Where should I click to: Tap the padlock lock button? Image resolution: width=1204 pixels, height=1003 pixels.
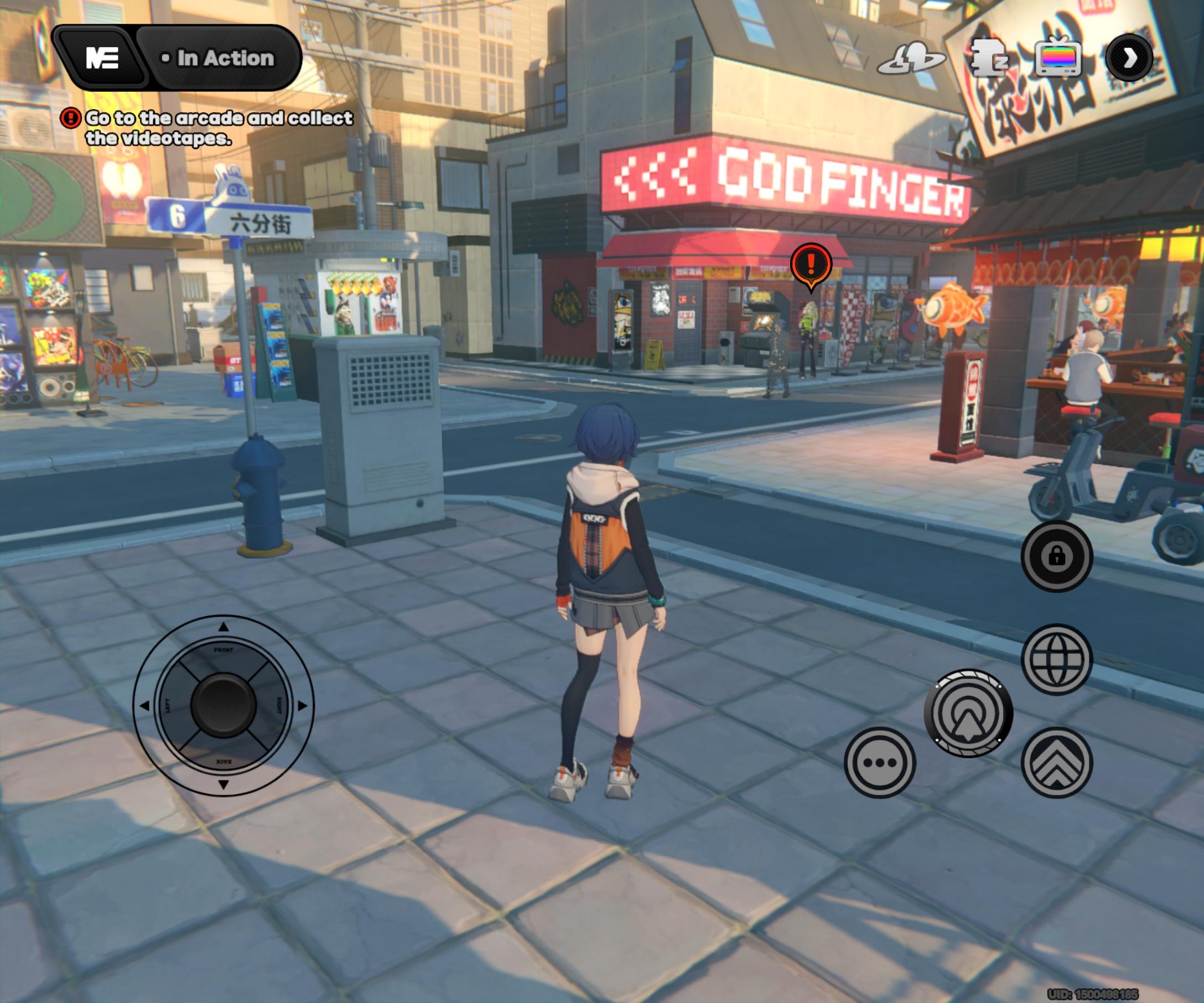click(1057, 556)
